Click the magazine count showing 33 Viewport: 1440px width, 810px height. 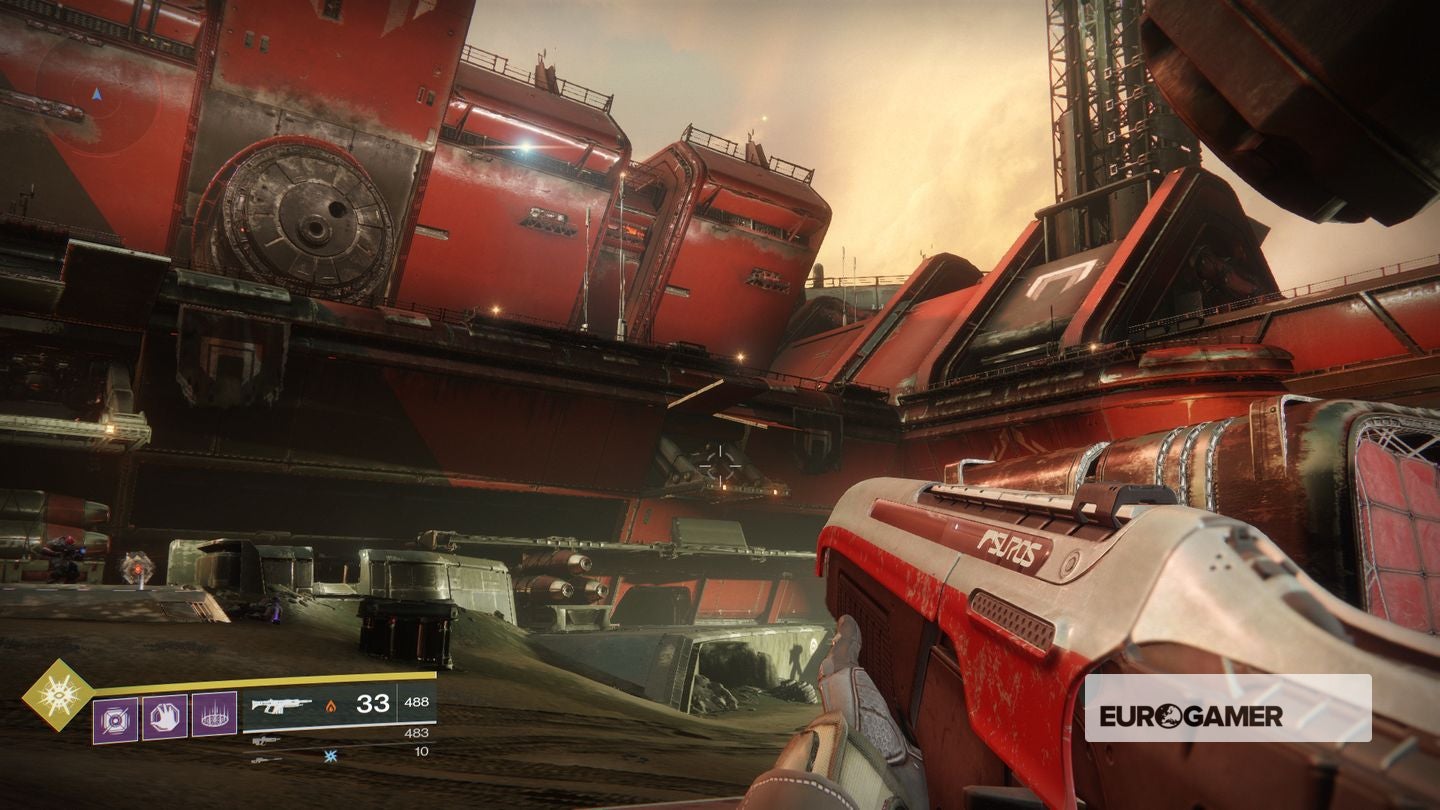click(x=373, y=705)
